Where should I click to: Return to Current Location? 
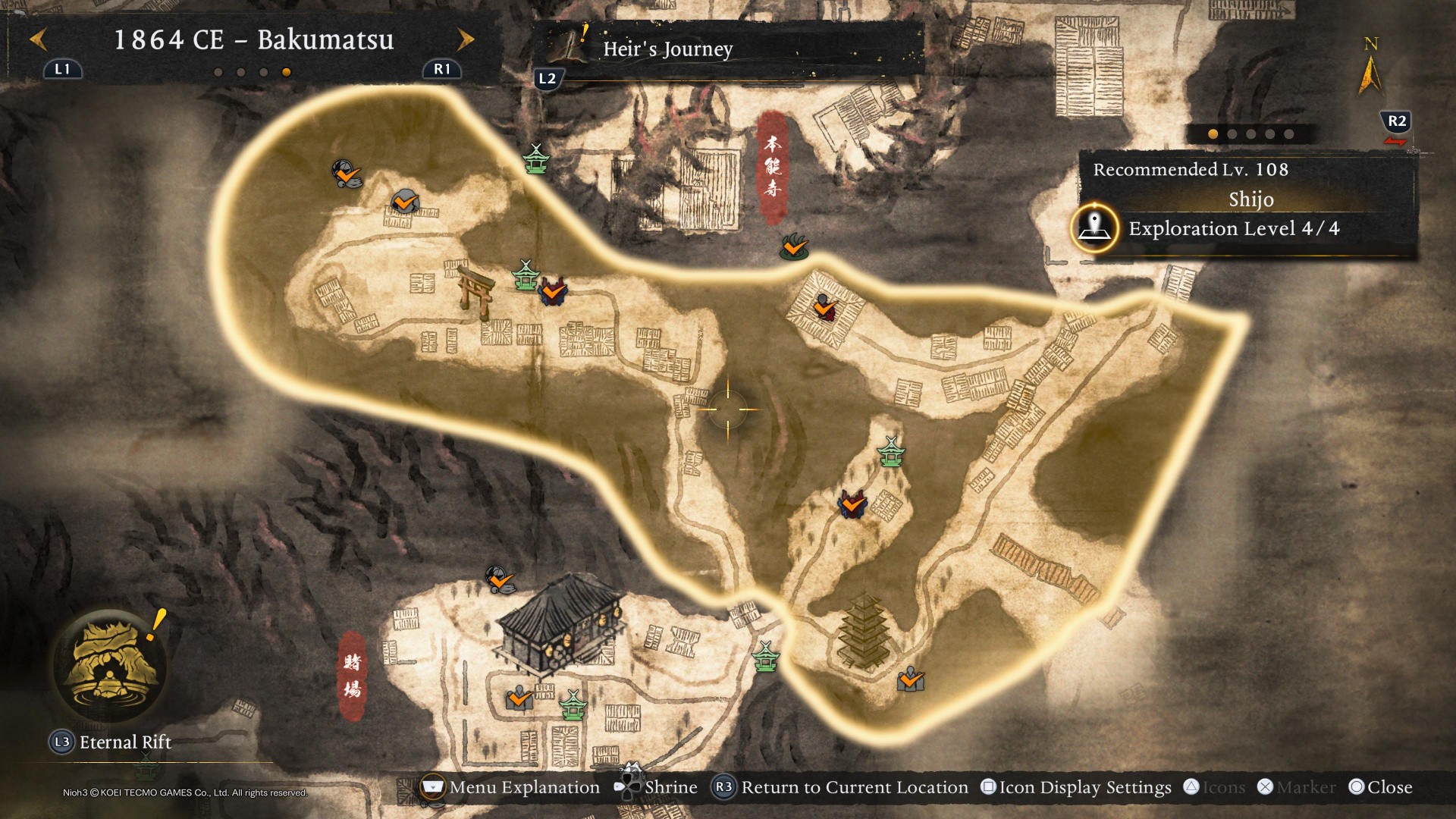pyautogui.click(x=842, y=787)
